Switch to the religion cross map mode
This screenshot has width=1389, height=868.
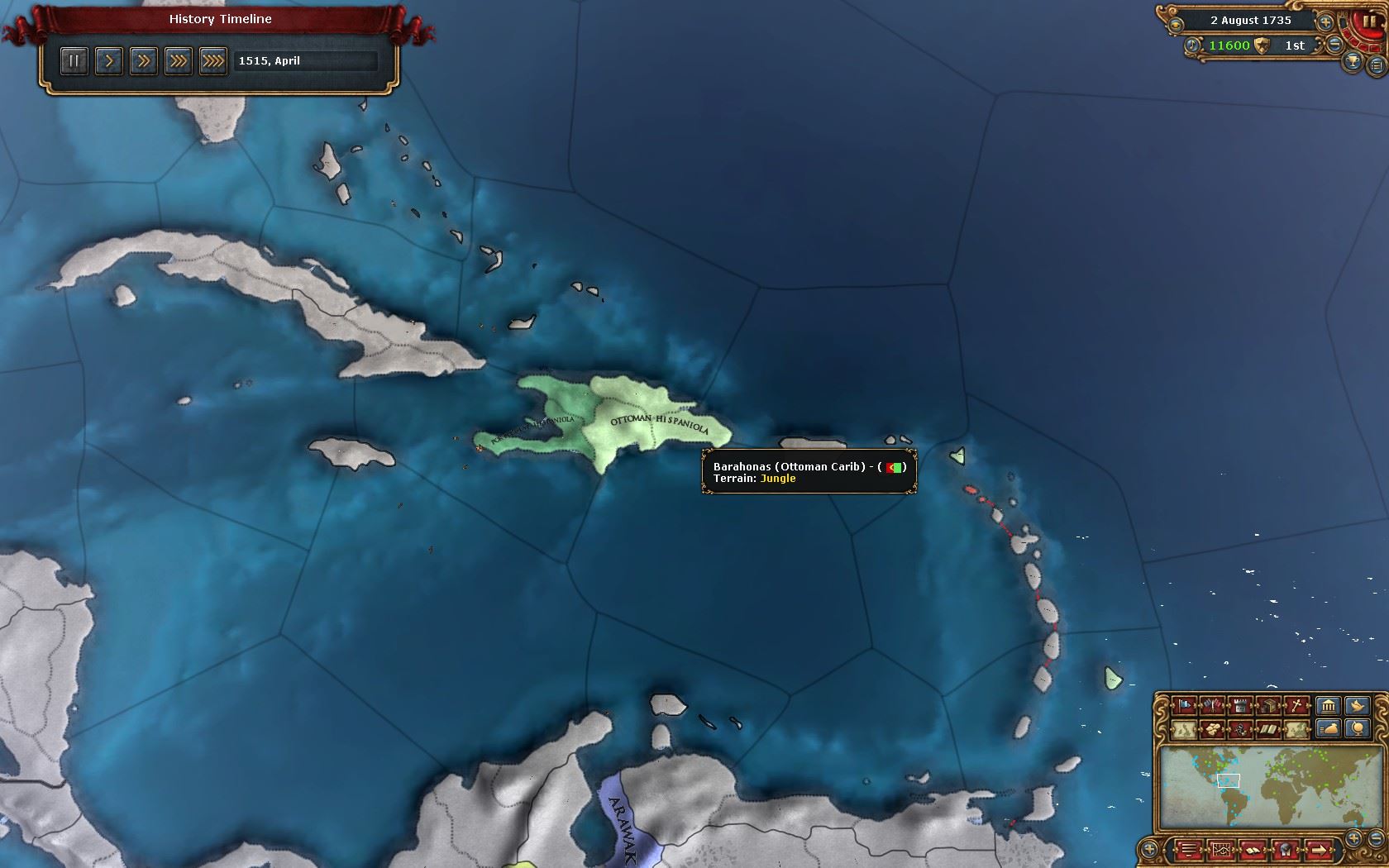pos(1297,705)
